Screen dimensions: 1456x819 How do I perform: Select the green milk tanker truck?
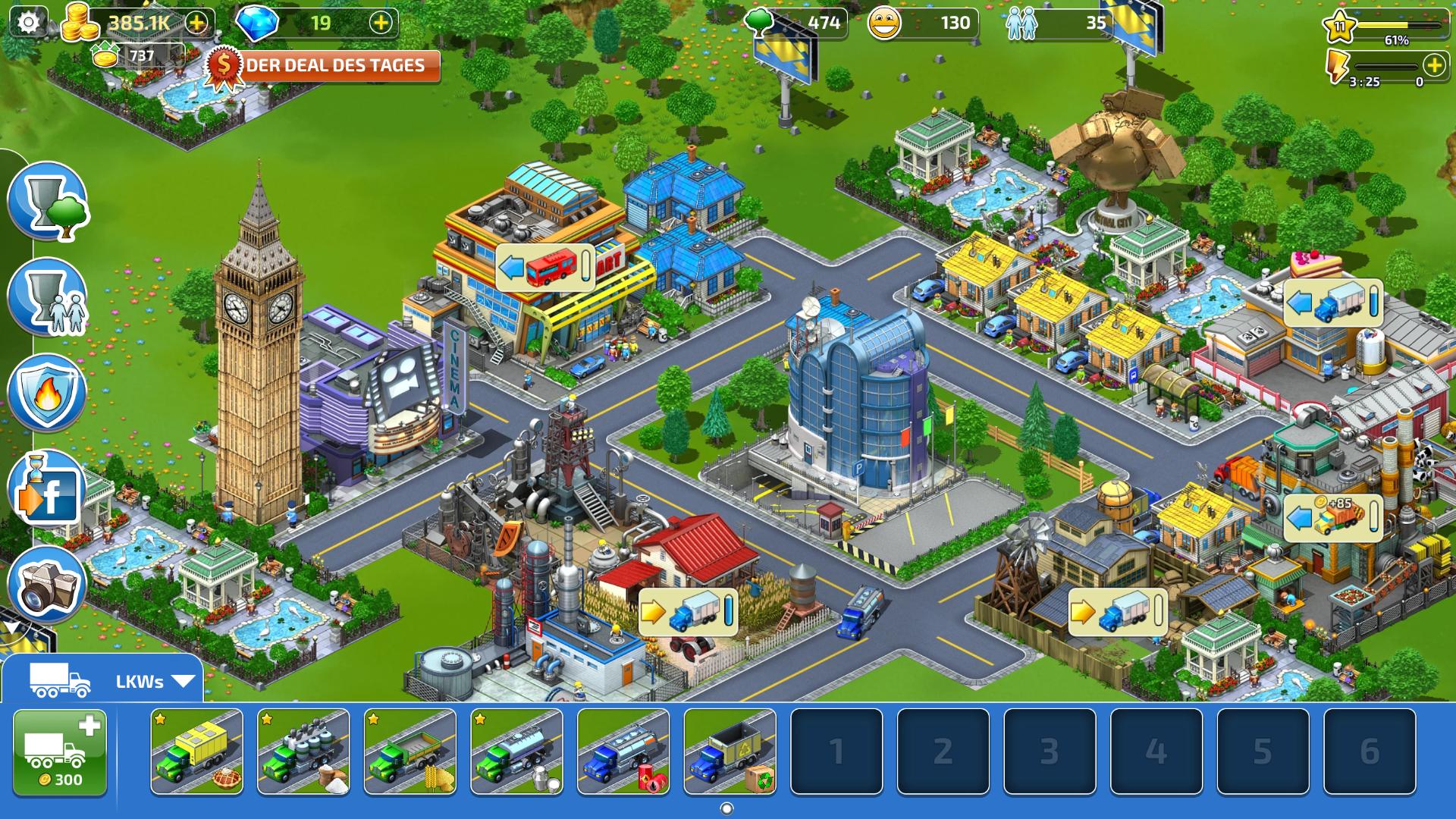point(516,752)
